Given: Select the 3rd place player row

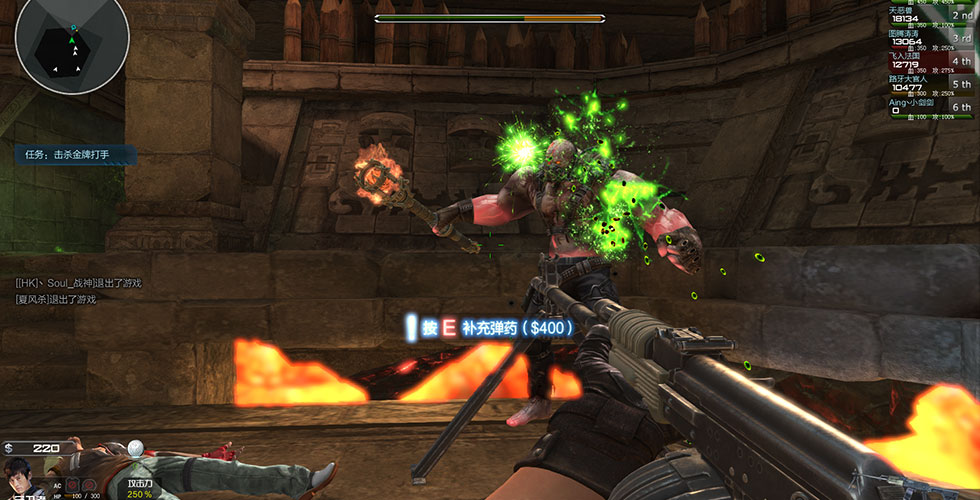Looking at the screenshot, I should click(930, 38).
